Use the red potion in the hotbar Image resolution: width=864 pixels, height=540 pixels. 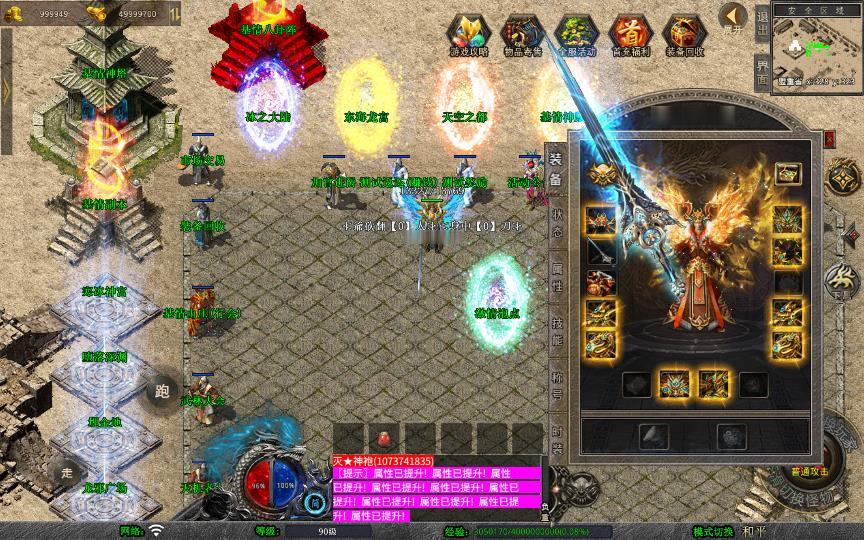[382, 438]
